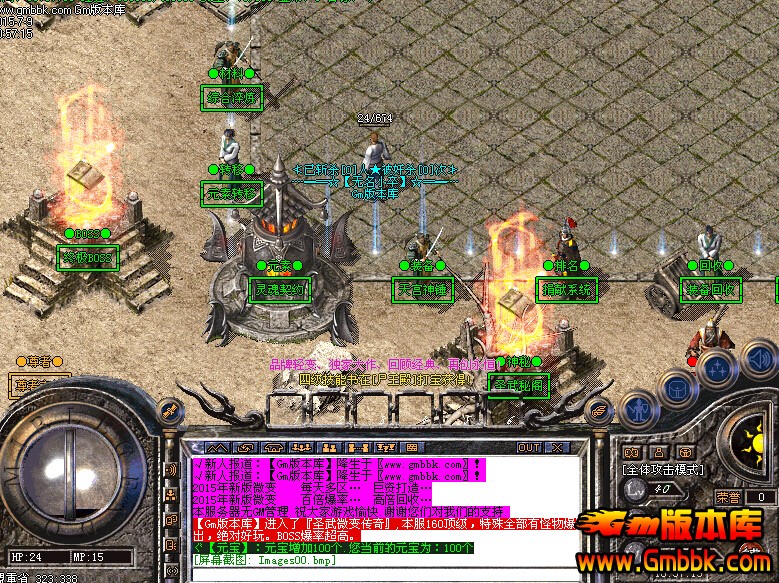Click the winged orange button right of chat
The width and height of the screenshot is (779, 583).
599,408
